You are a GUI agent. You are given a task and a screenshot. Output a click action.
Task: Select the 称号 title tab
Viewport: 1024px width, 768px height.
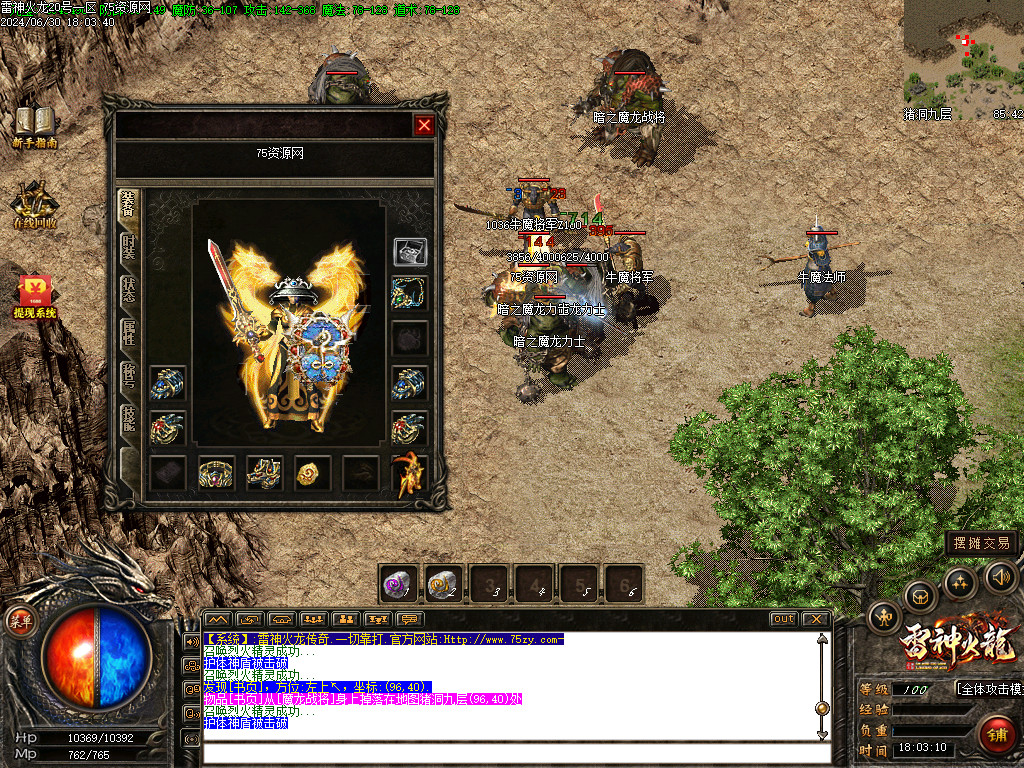(x=129, y=377)
